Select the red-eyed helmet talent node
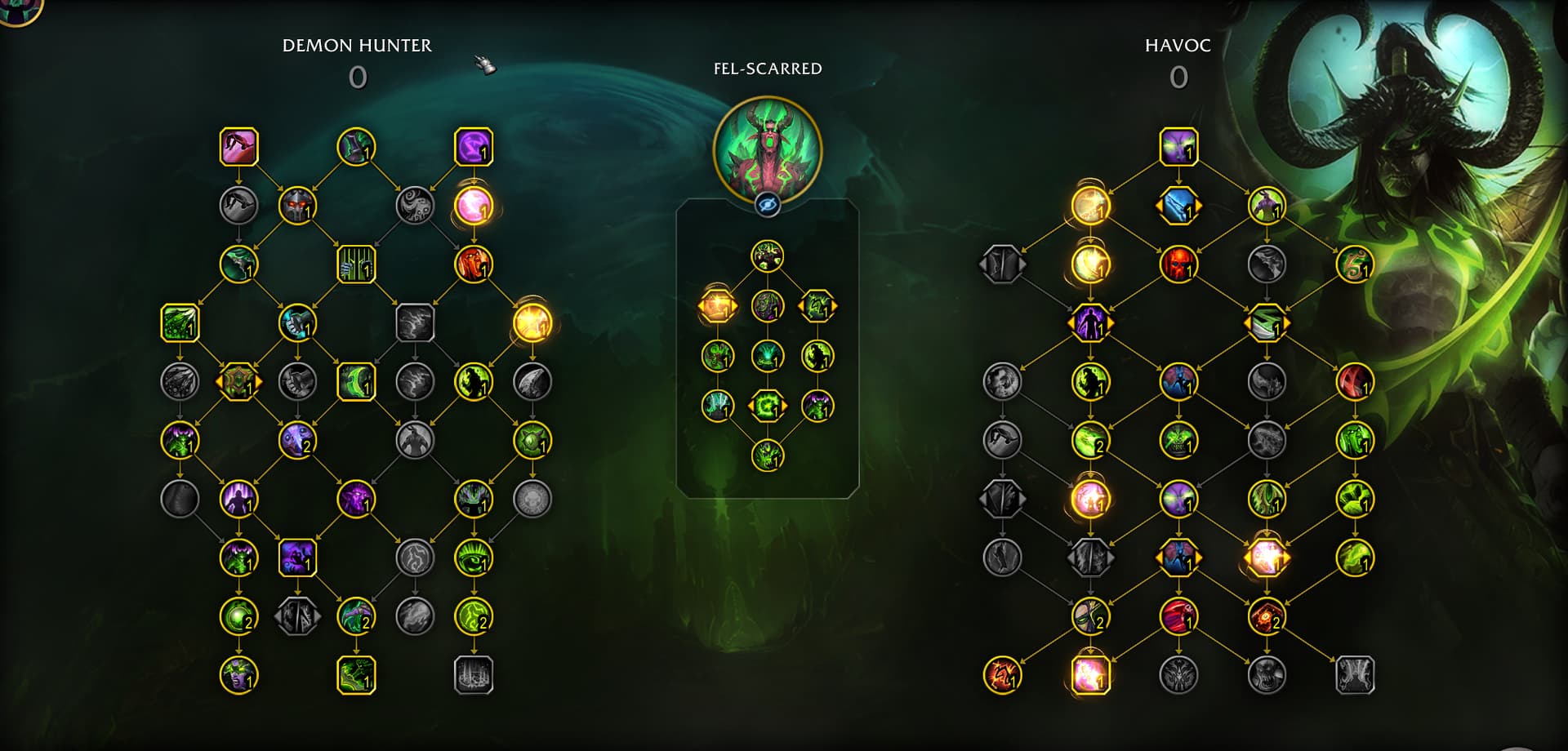The height and width of the screenshot is (751, 1568). 297,206
